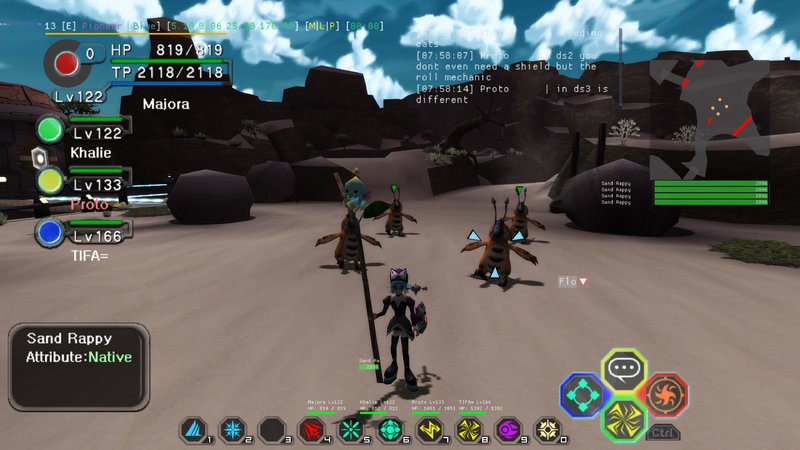Image resolution: width=800 pixels, height=450 pixels.
Task: Activate the teal starburst technique in slot 5
Action: (350, 431)
